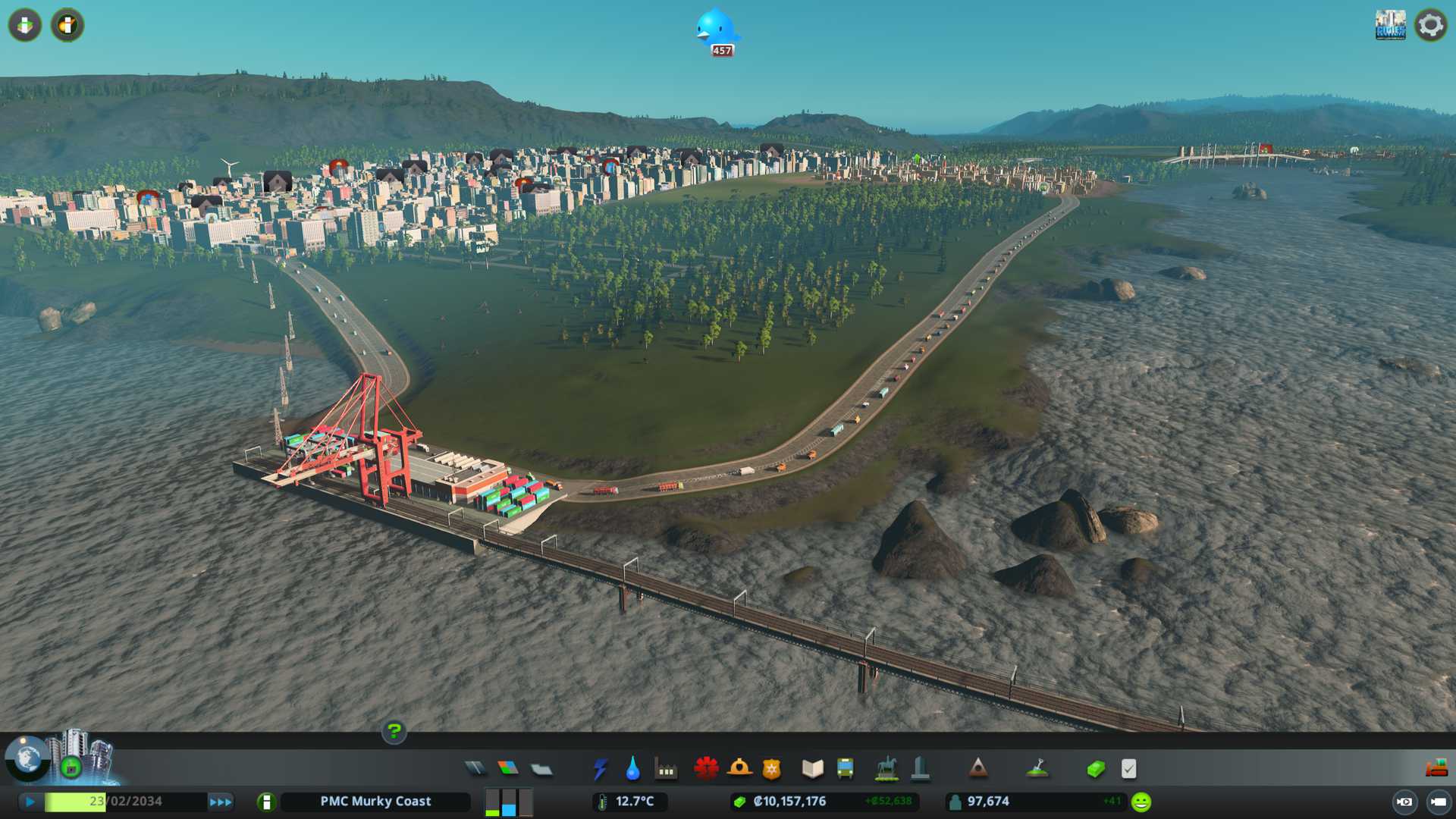Open the Landscaping shovel menu
This screenshot has width=1456, height=819.
tap(1037, 769)
